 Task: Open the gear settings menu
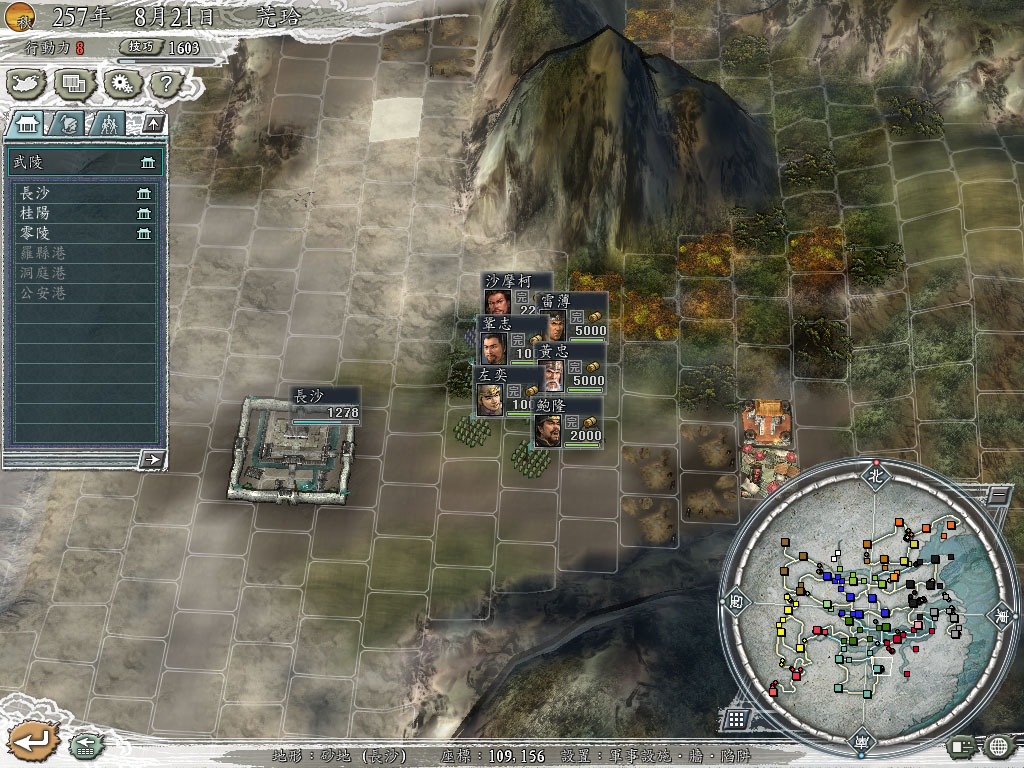[122, 83]
